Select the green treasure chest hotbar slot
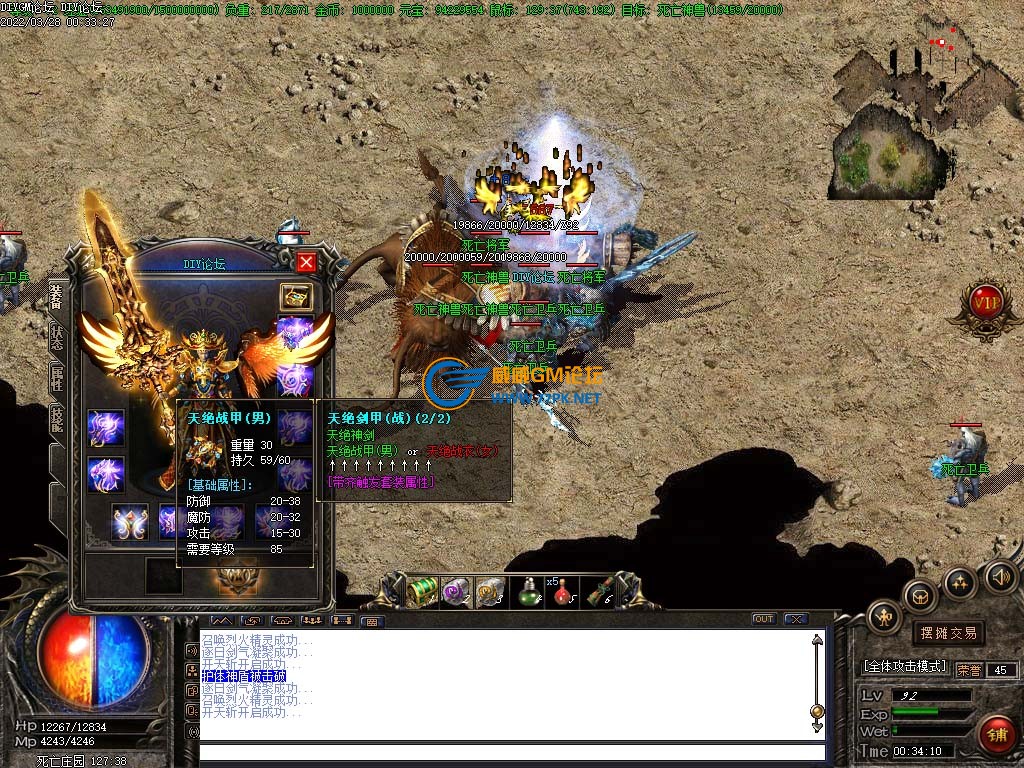 tap(423, 592)
